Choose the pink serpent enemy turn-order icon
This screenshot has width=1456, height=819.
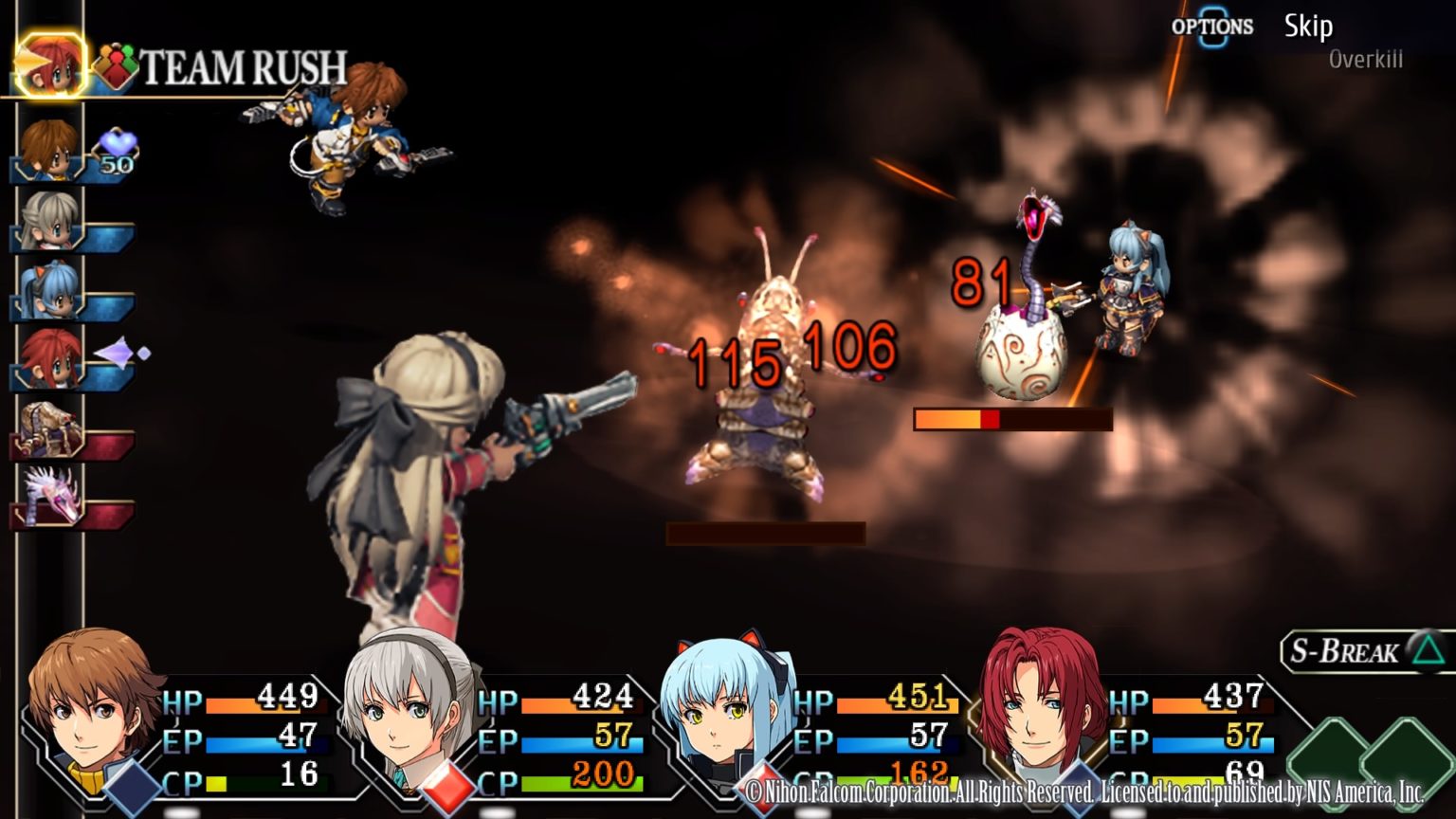[49, 499]
